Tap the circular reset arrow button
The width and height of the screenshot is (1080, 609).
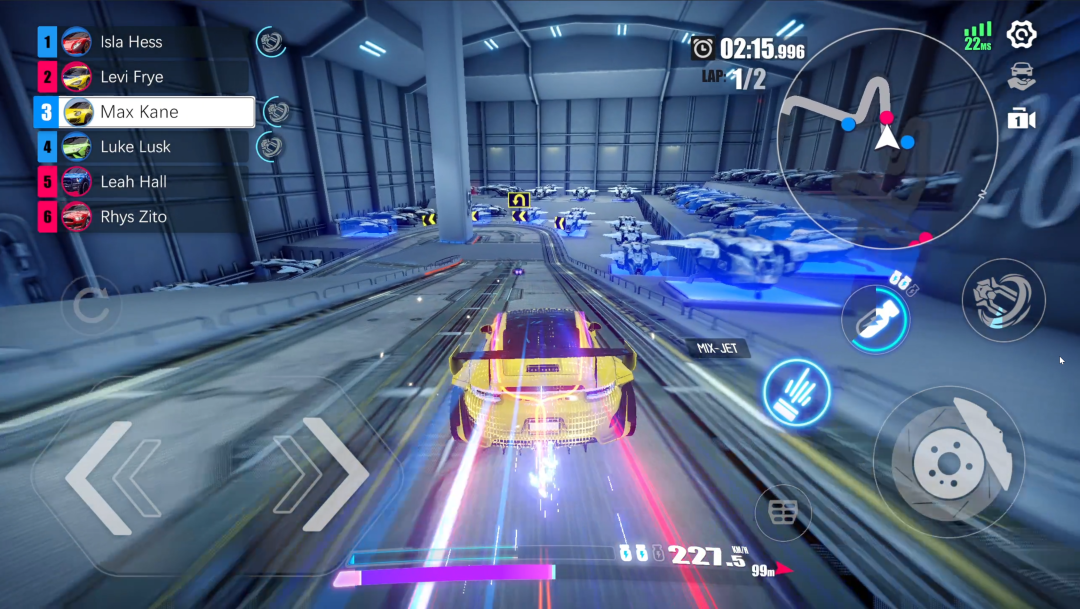tap(91, 306)
